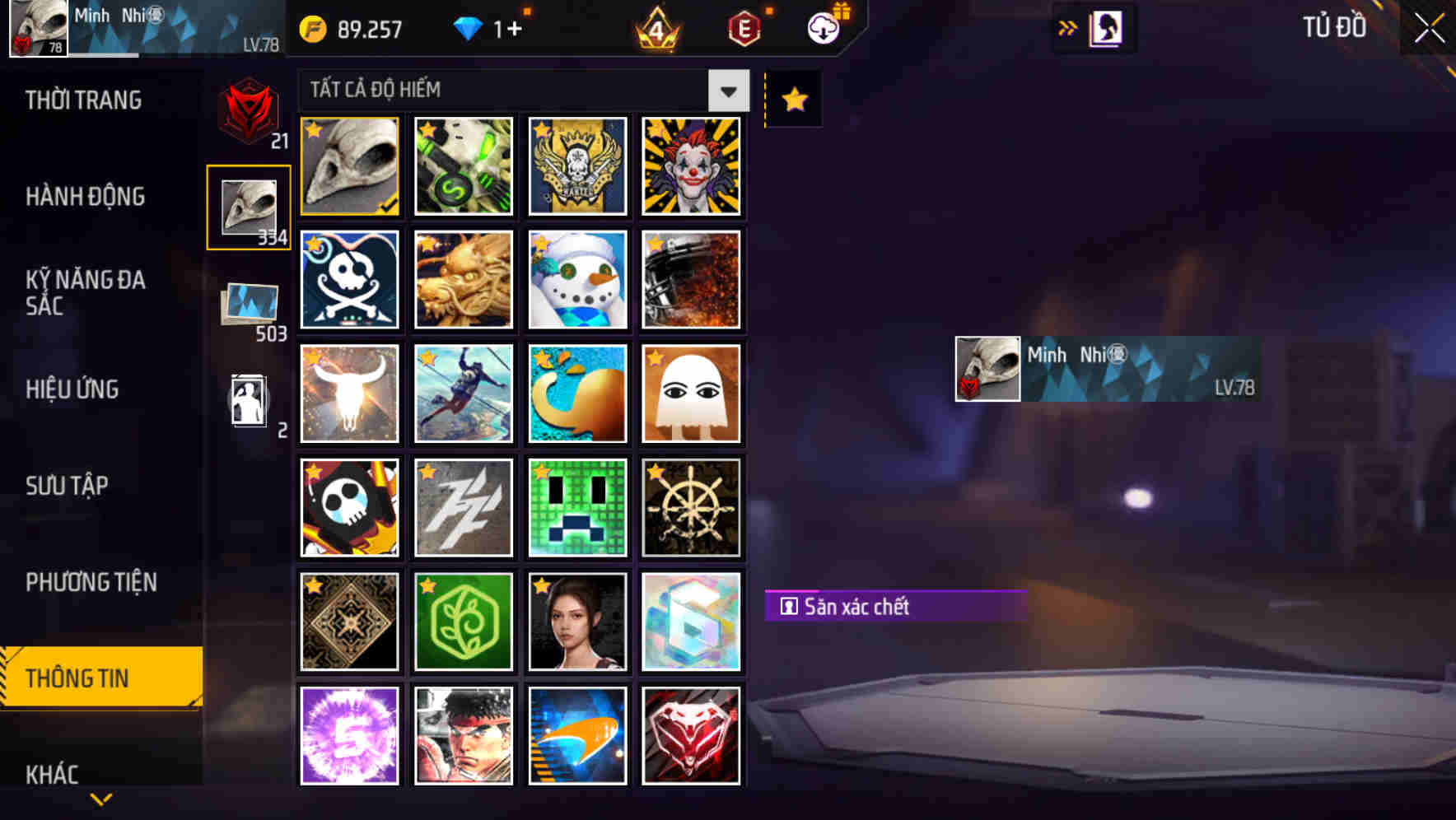Select the skull avatar category icon
Image resolution: width=1456 pixels, height=820 pixels.
click(x=249, y=206)
